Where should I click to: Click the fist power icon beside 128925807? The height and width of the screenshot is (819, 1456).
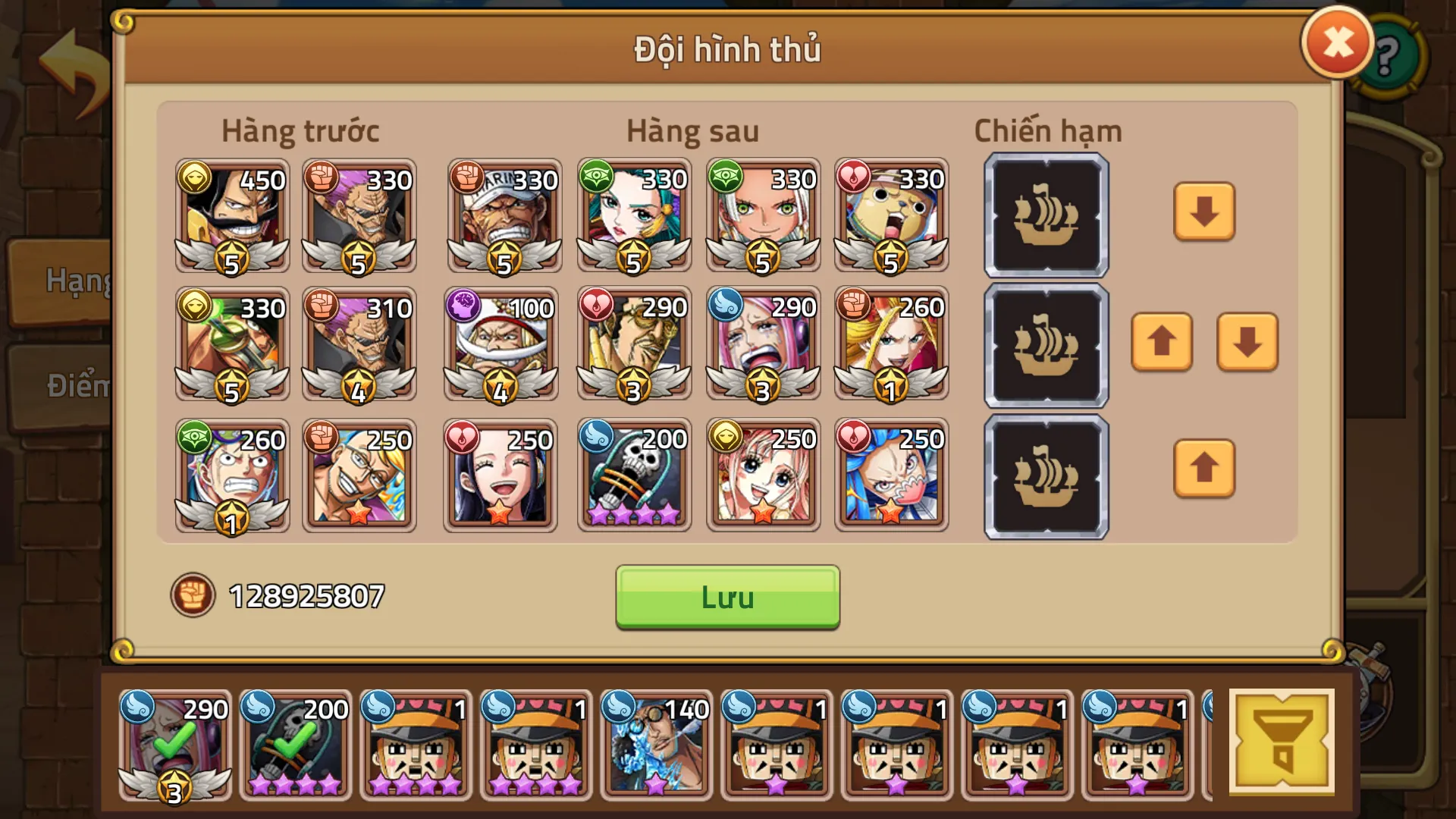pyautogui.click(x=195, y=596)
